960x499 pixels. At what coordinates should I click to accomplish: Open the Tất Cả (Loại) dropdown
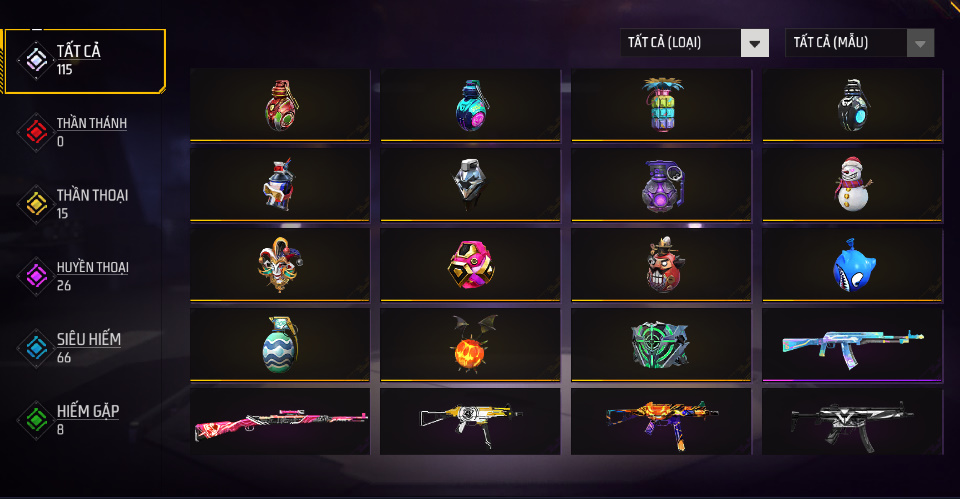click(x=694, y=43)
